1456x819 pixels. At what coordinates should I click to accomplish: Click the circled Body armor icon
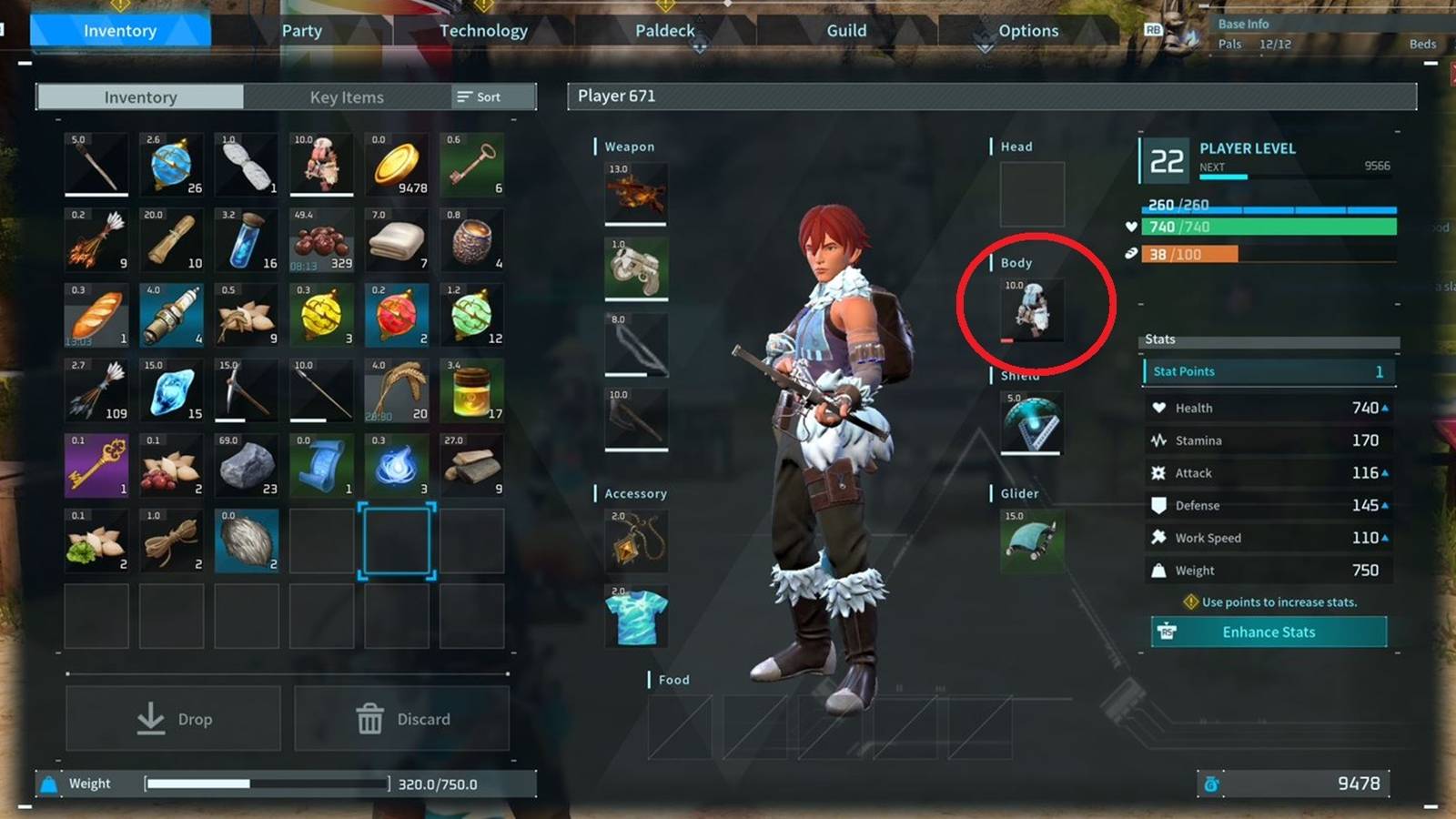coord(1033,309)
